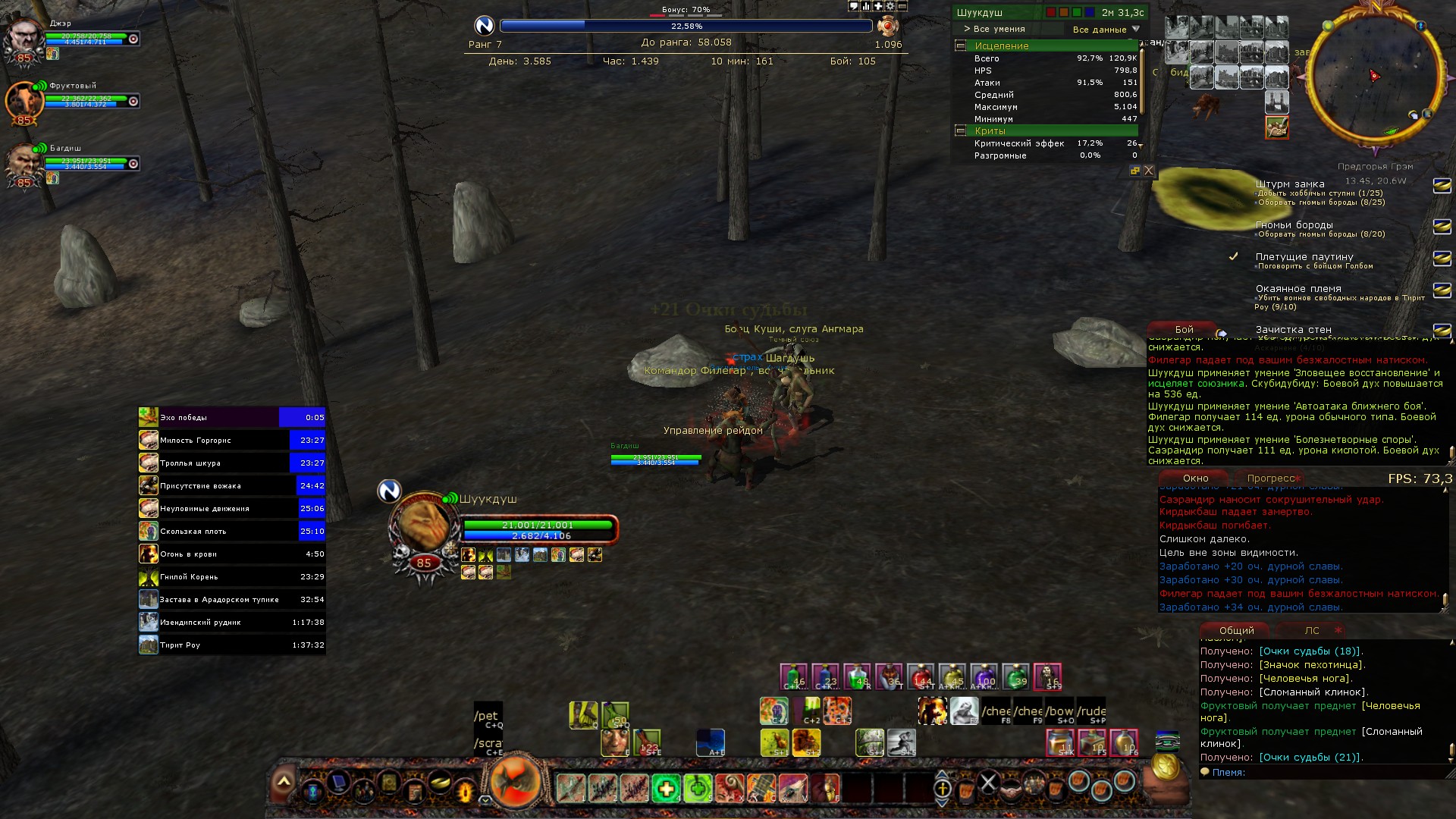Use the /bow emote quickslot

click(1059, 712)
